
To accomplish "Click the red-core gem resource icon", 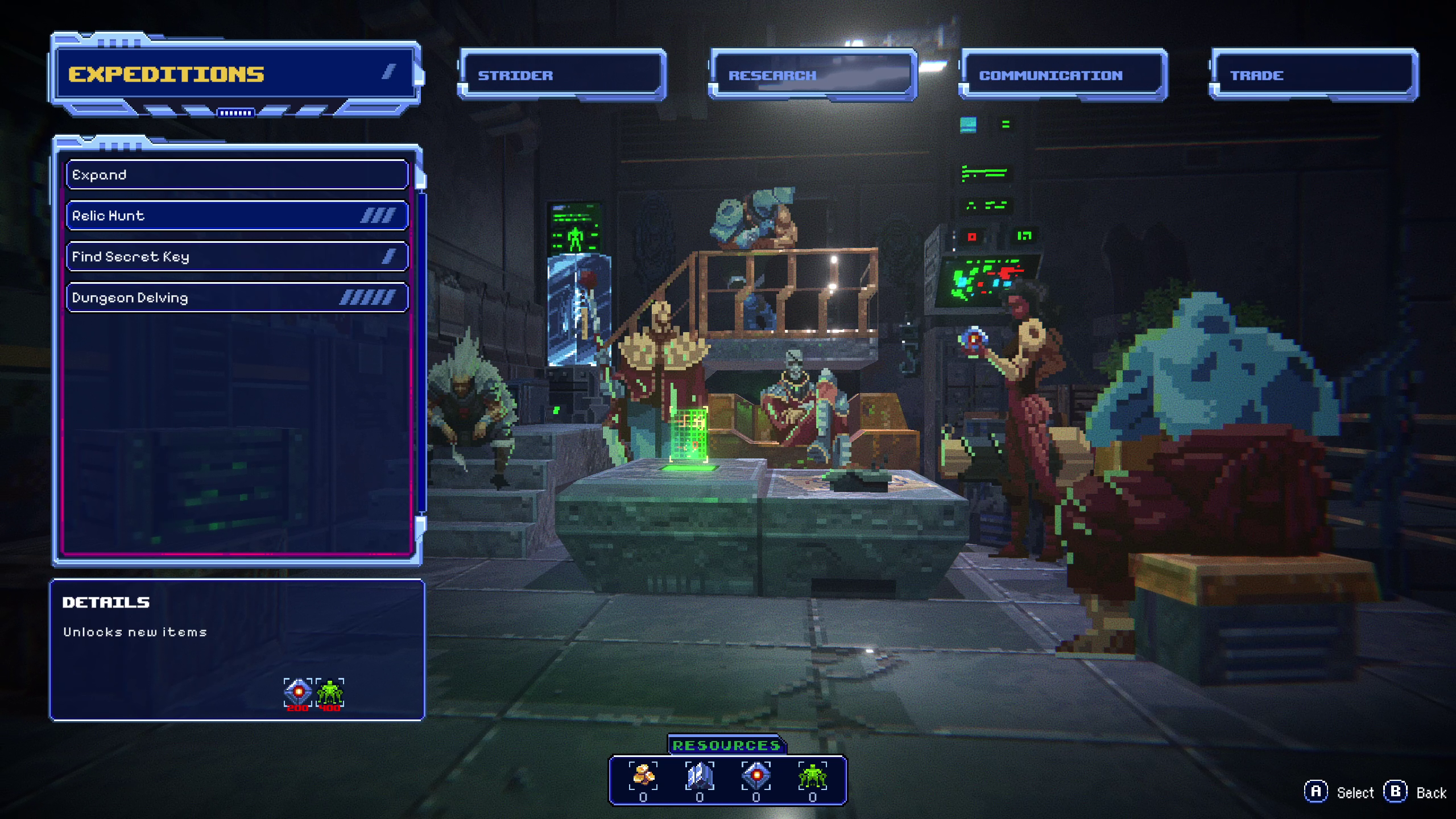I will (756, 776).
